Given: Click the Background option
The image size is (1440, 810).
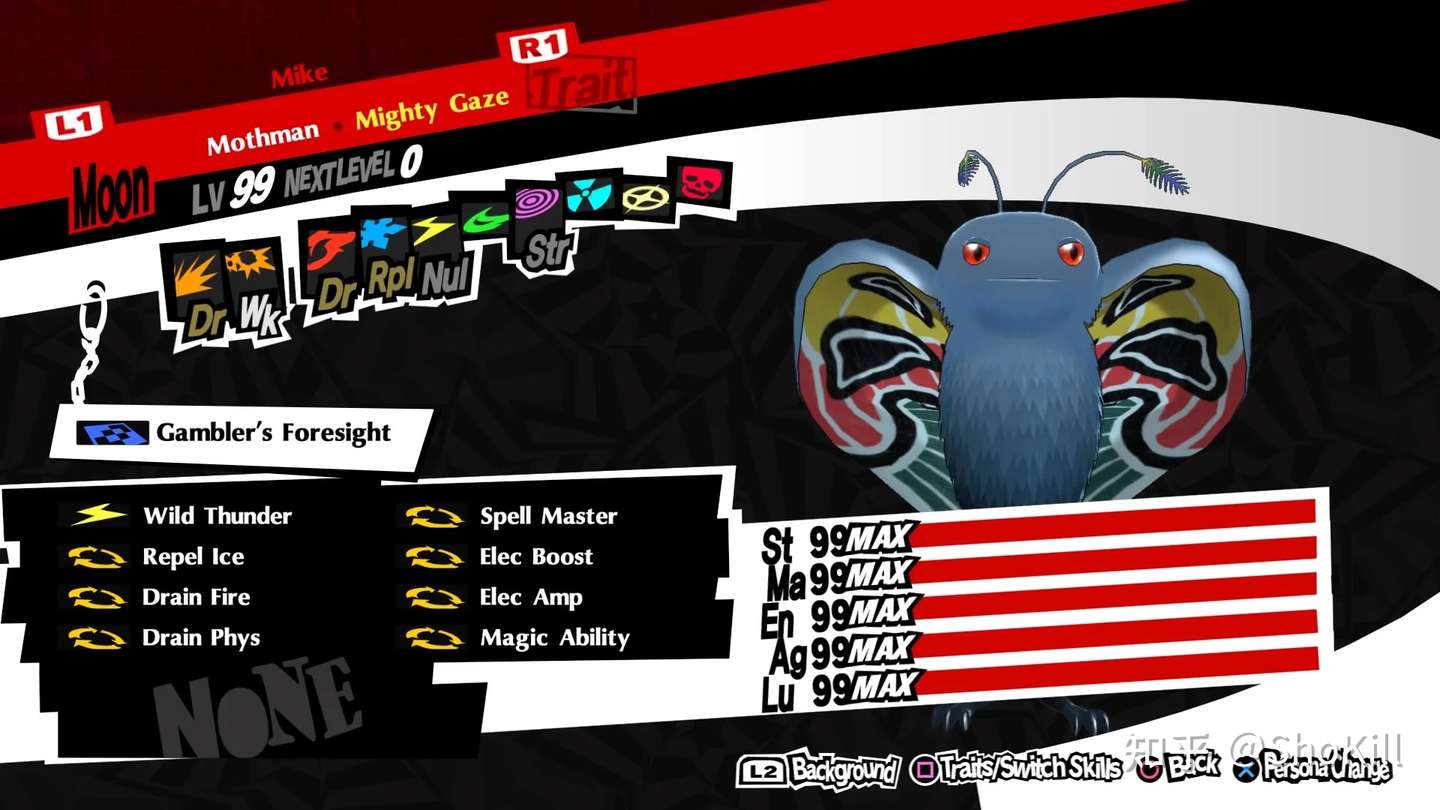Looking at the screenshot, I should tap(819, 770).
